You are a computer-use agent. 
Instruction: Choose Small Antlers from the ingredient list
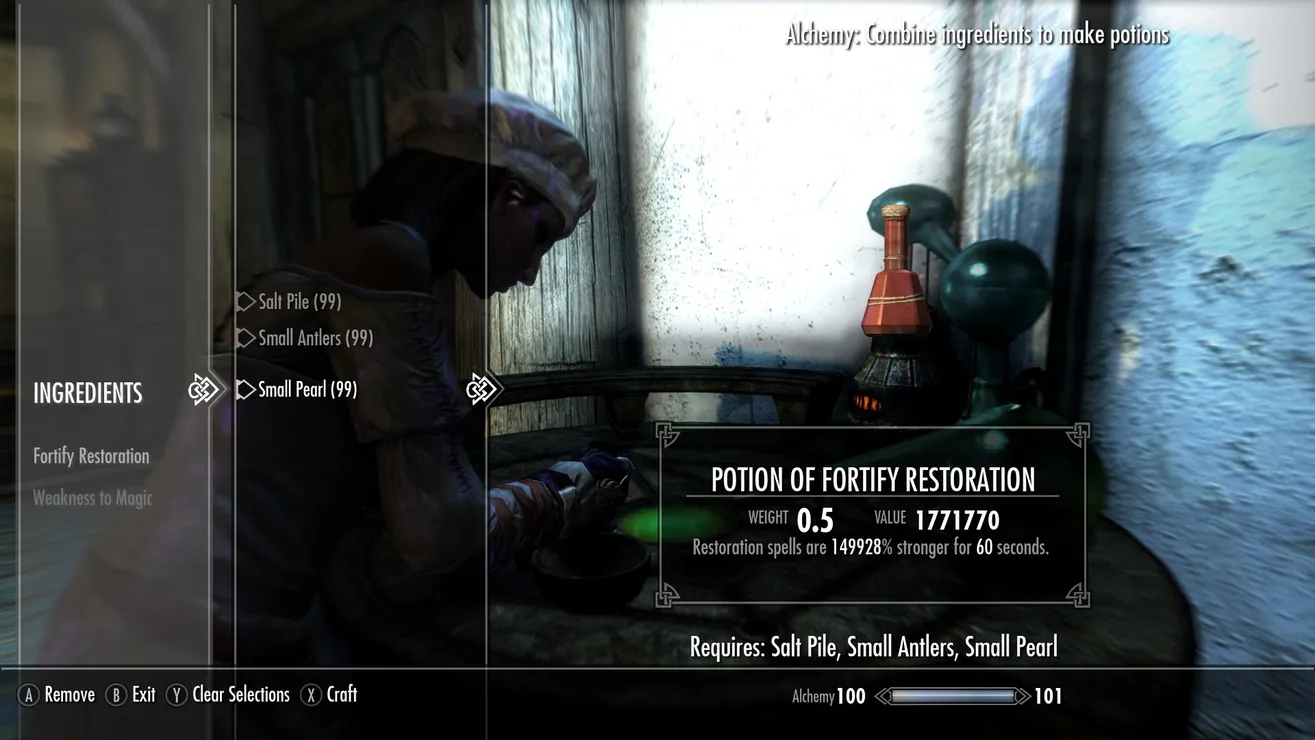(x=315, y=338)
